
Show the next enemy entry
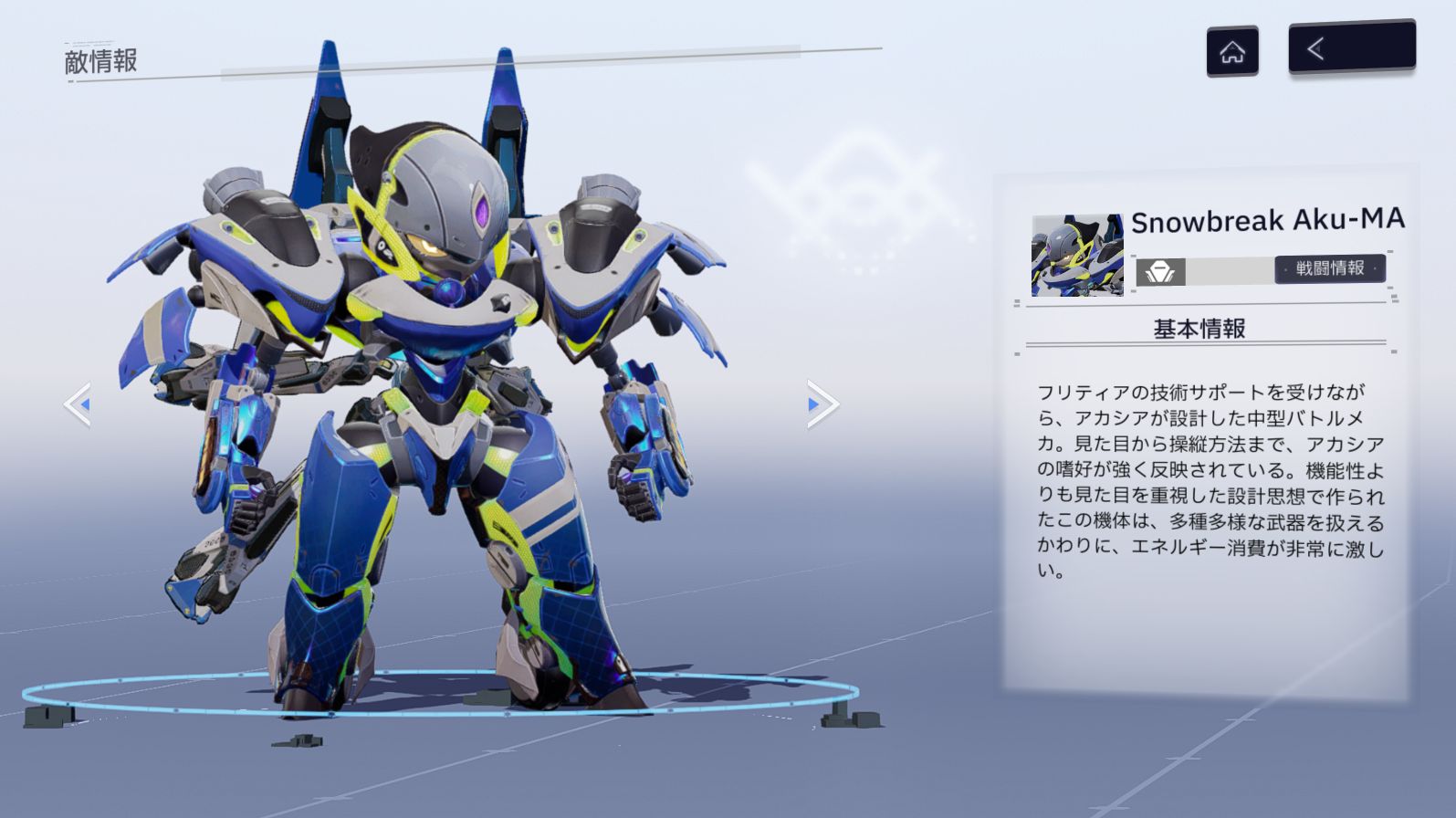point(821,404)
